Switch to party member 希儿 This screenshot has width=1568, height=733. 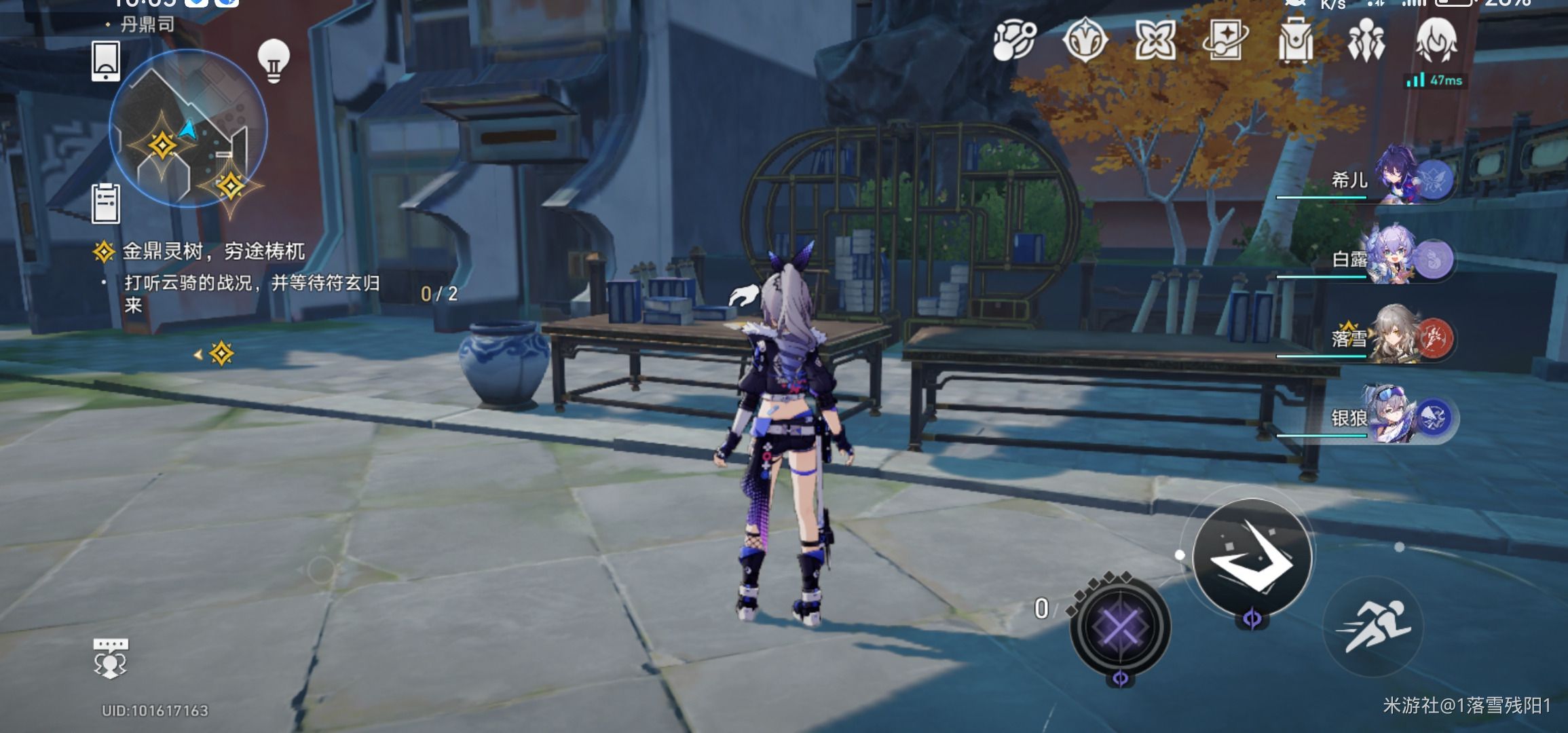pos(1398,178)
